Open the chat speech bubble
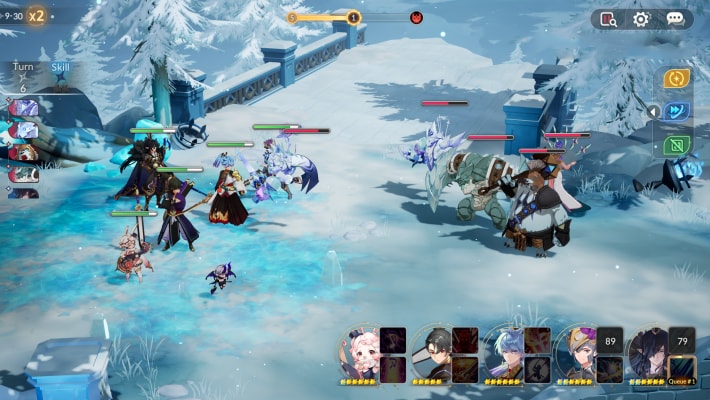Image resolution: width=710 pixels, height=400 pixels. (x=675, y=19)
